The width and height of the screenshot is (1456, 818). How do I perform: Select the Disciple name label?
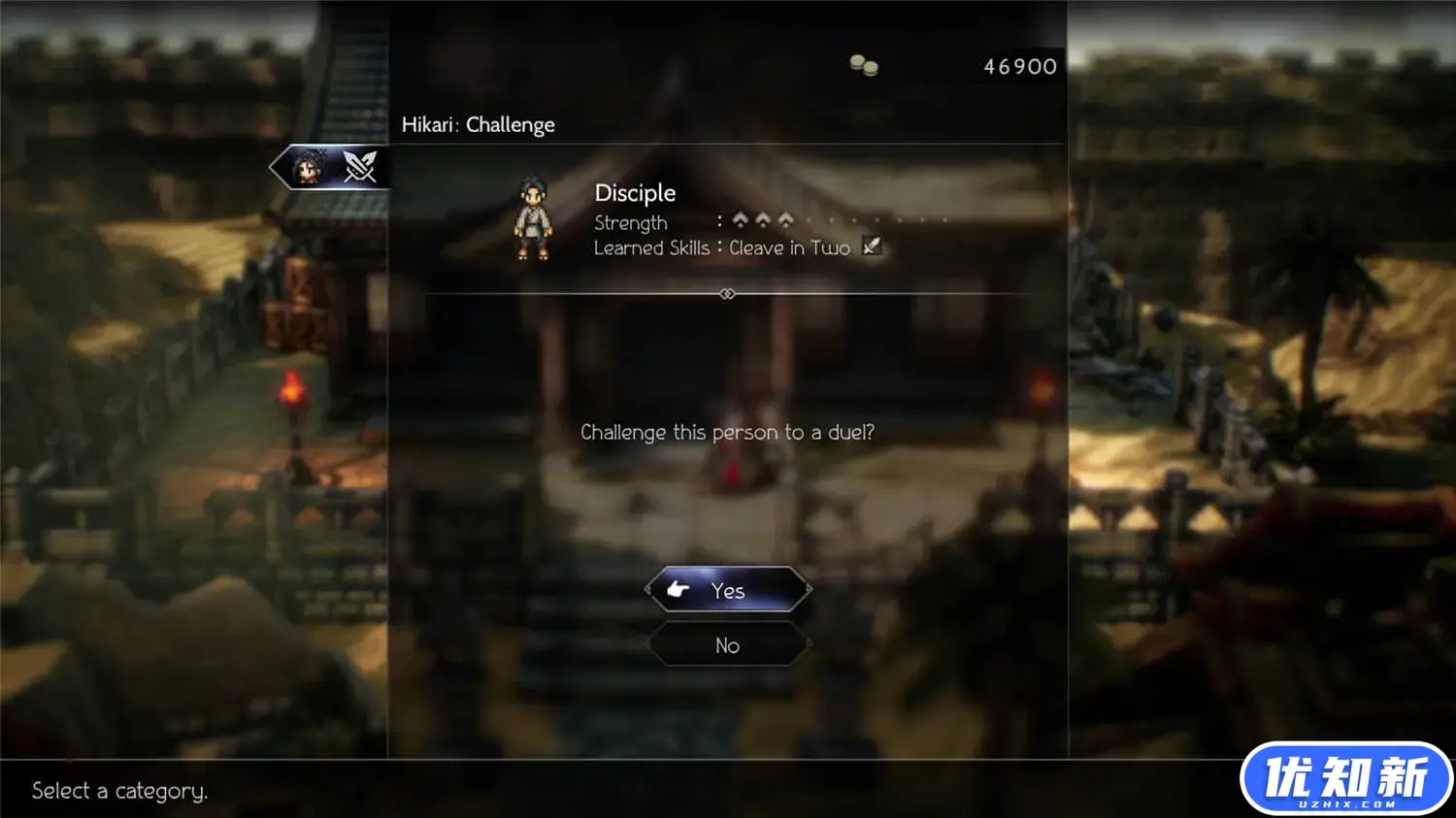click(635, 193)
